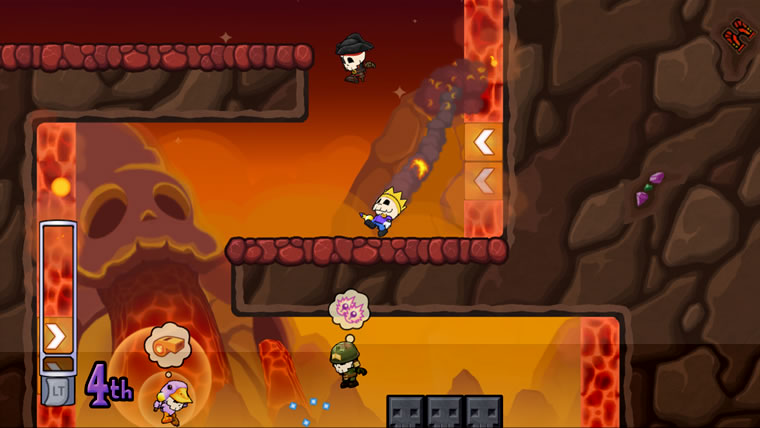This screenshot has height=428, width=760.
Task: Select the orange whistle item bubble
Action: (166, 345)
